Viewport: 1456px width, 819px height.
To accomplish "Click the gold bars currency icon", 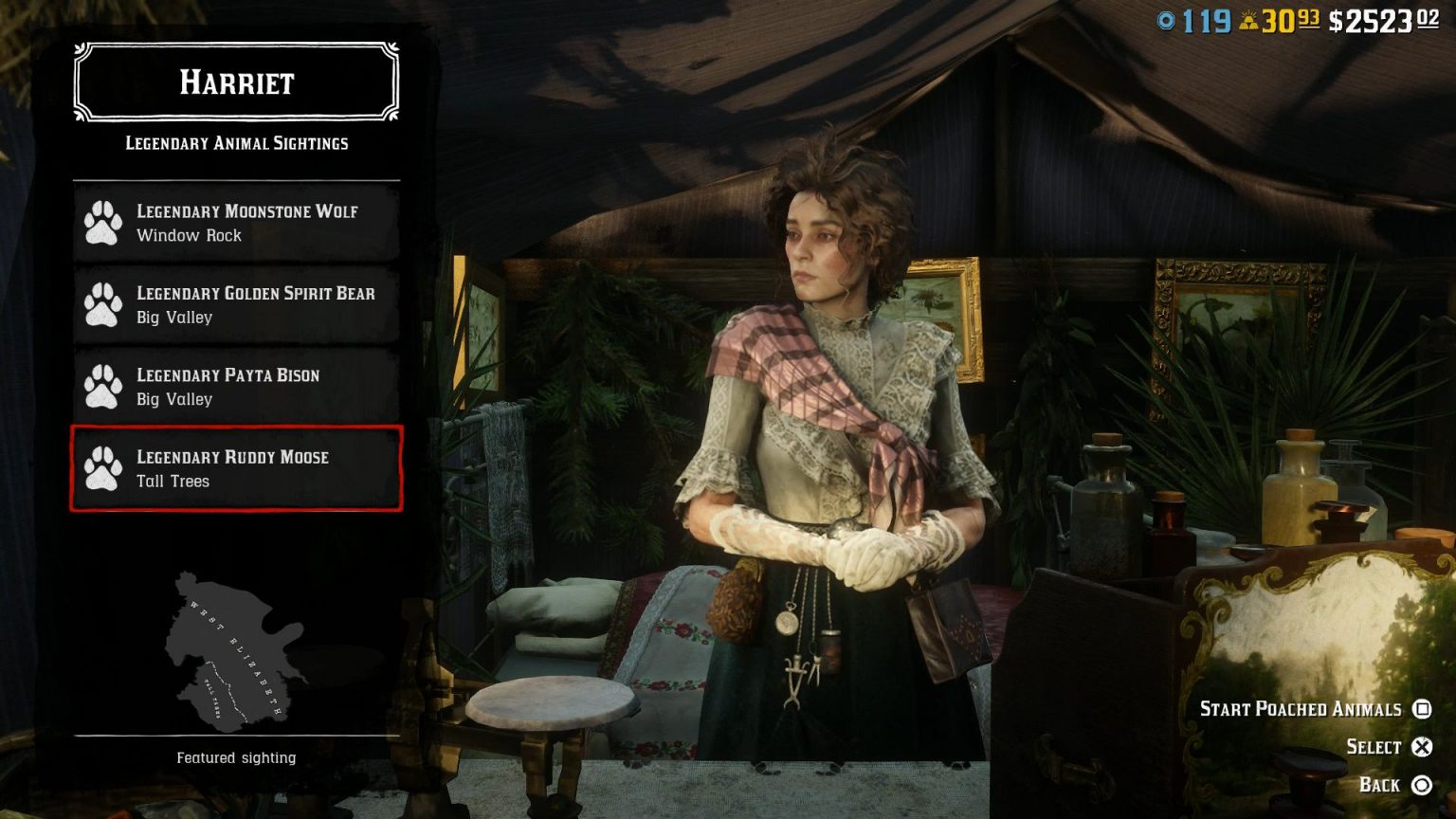I will click(1248, 17).
